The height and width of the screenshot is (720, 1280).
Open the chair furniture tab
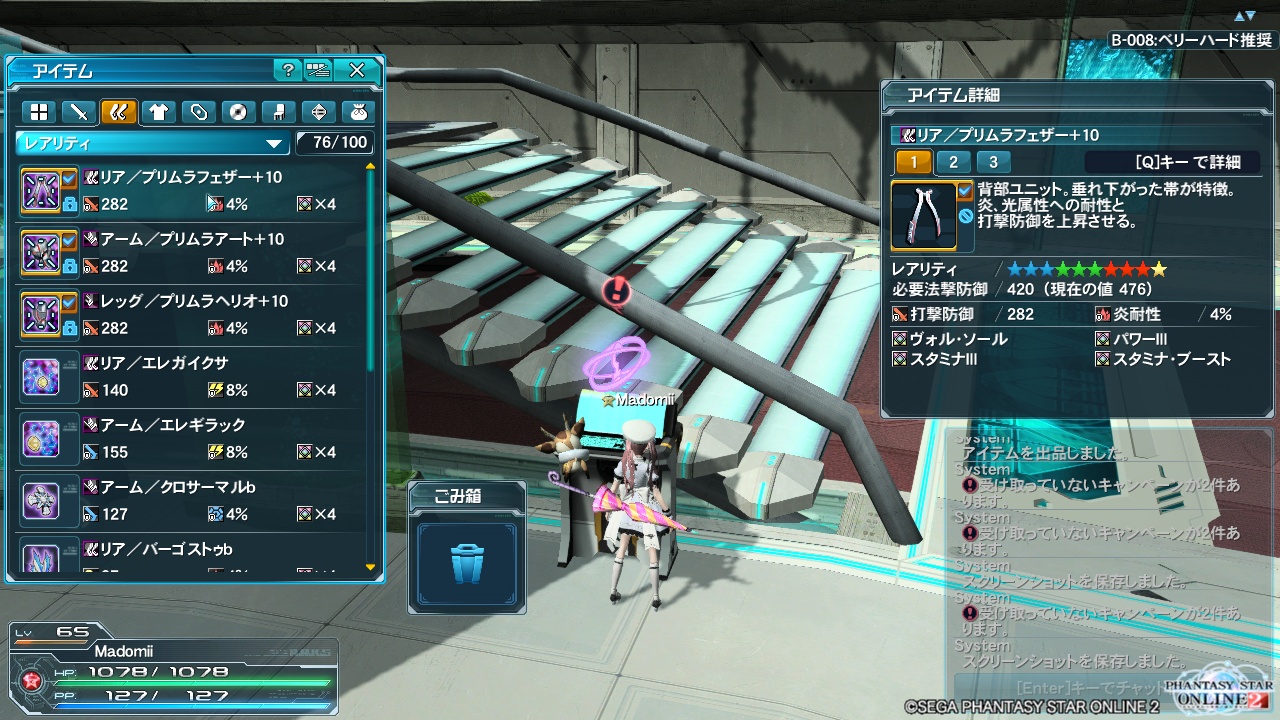pyautogui.click(x=278, y=111)
